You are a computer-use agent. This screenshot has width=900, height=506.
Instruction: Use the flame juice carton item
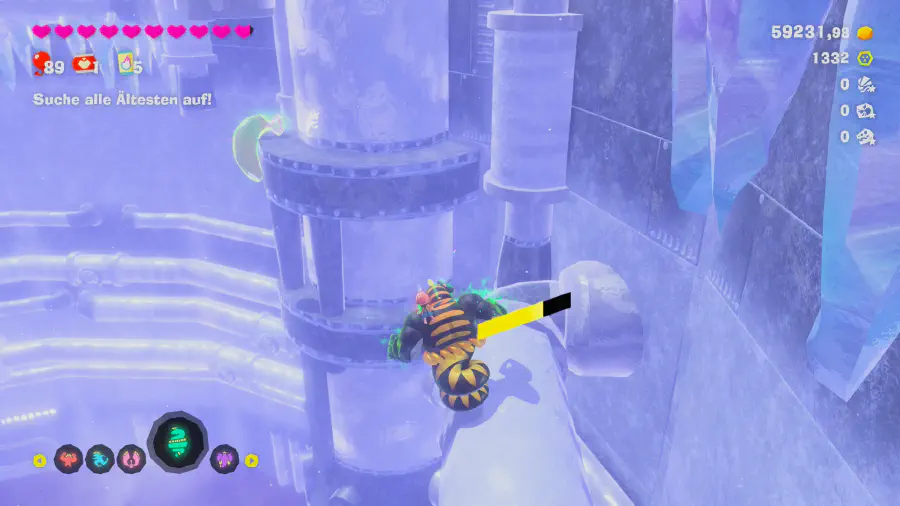[x=127, y=65]
